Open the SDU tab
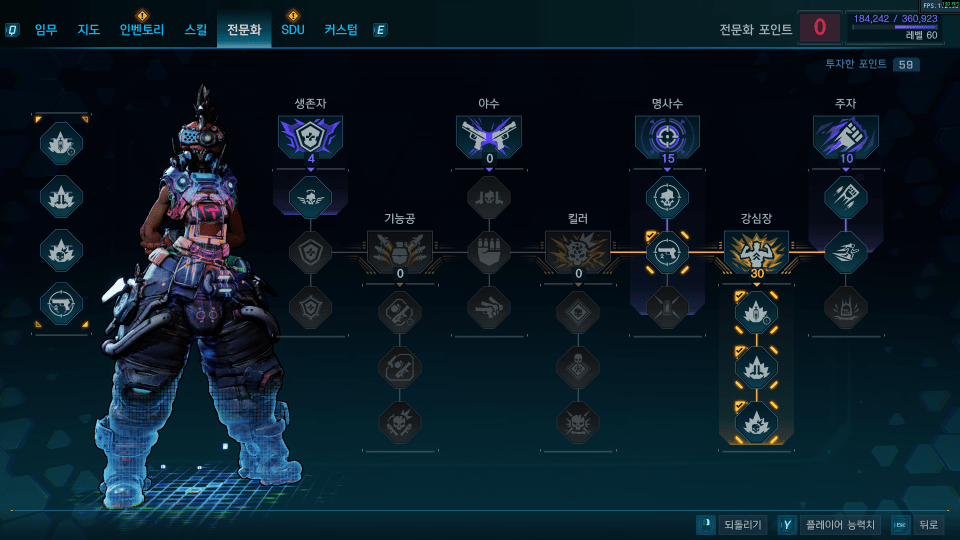Screen dimensions: 960x540 pyautogui.click(x=293, y=30)
